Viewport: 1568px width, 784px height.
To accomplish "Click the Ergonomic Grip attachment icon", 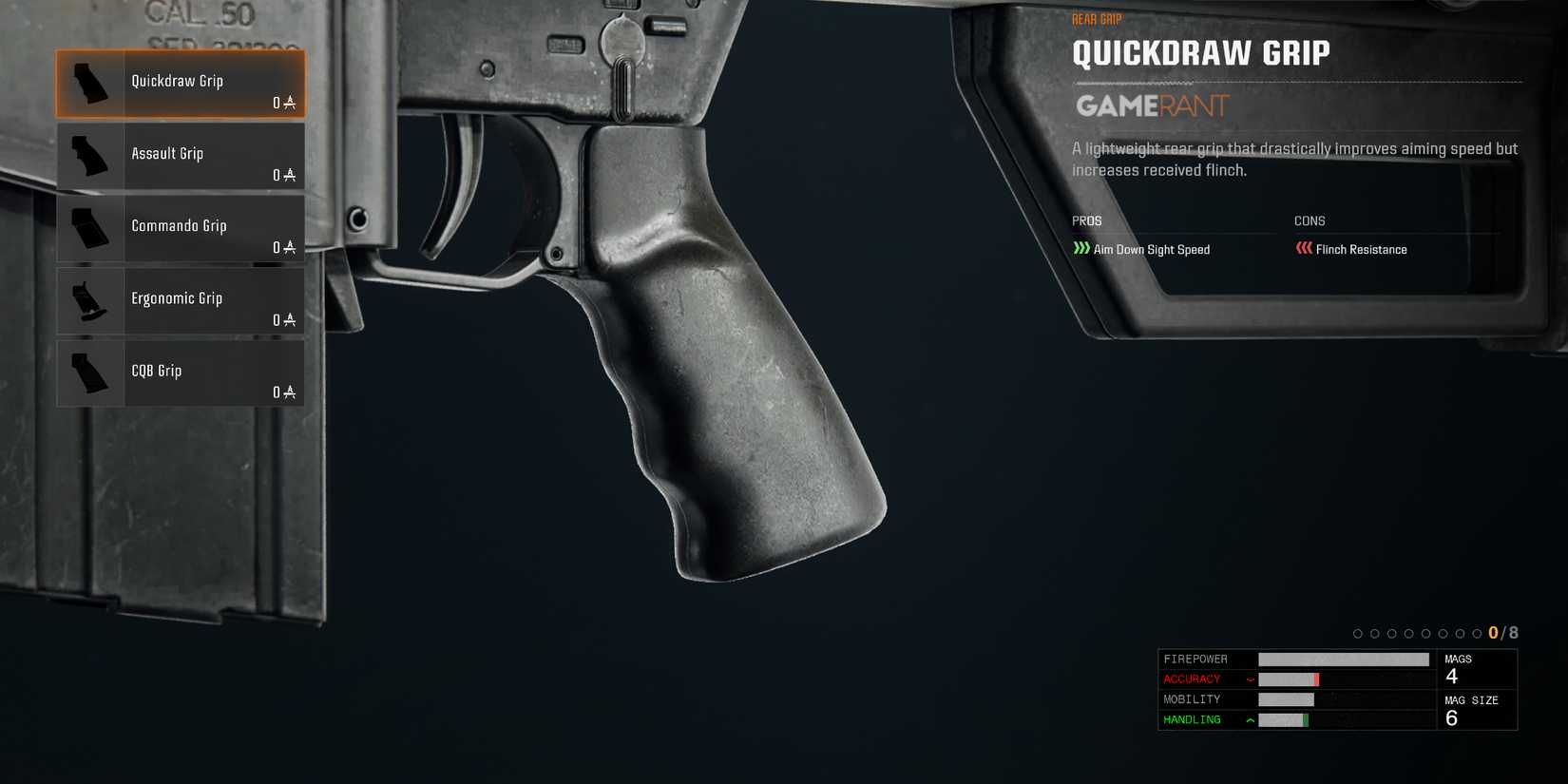I will tap(90, 300).
